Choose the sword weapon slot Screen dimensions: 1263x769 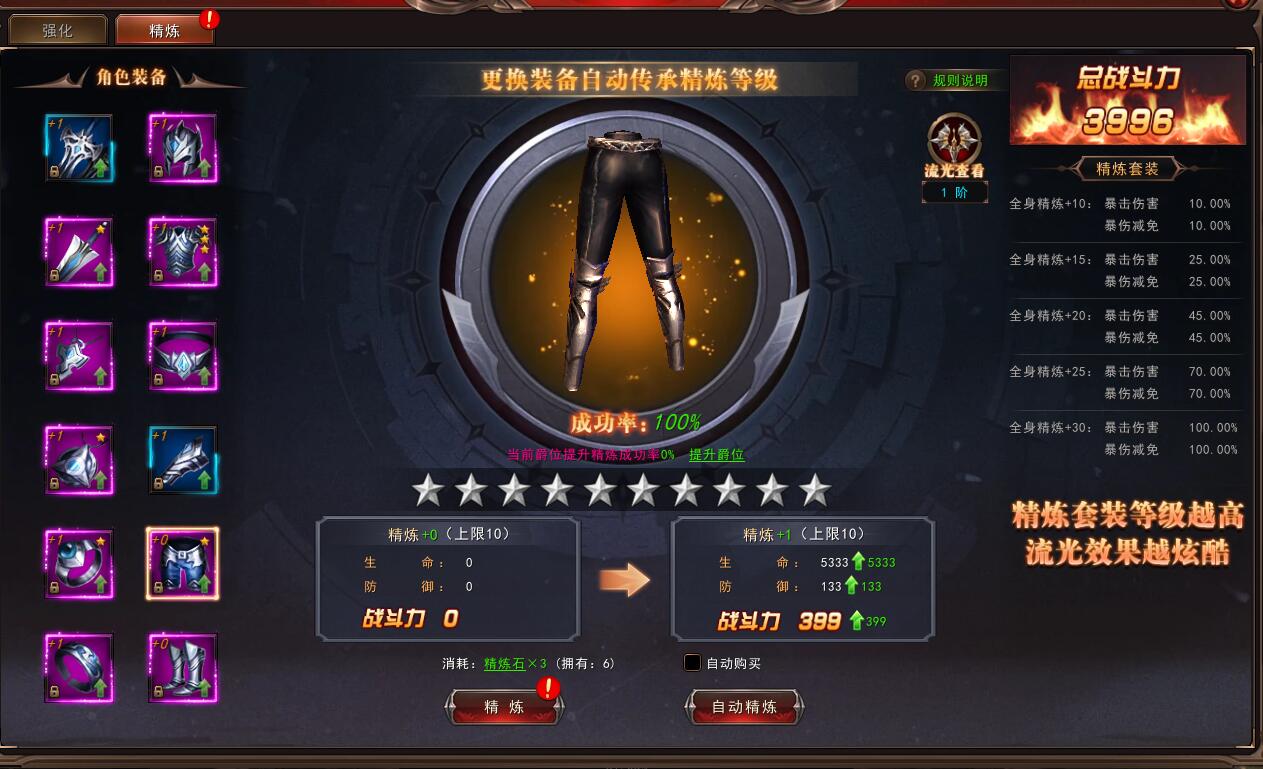(x=79, y=252)
